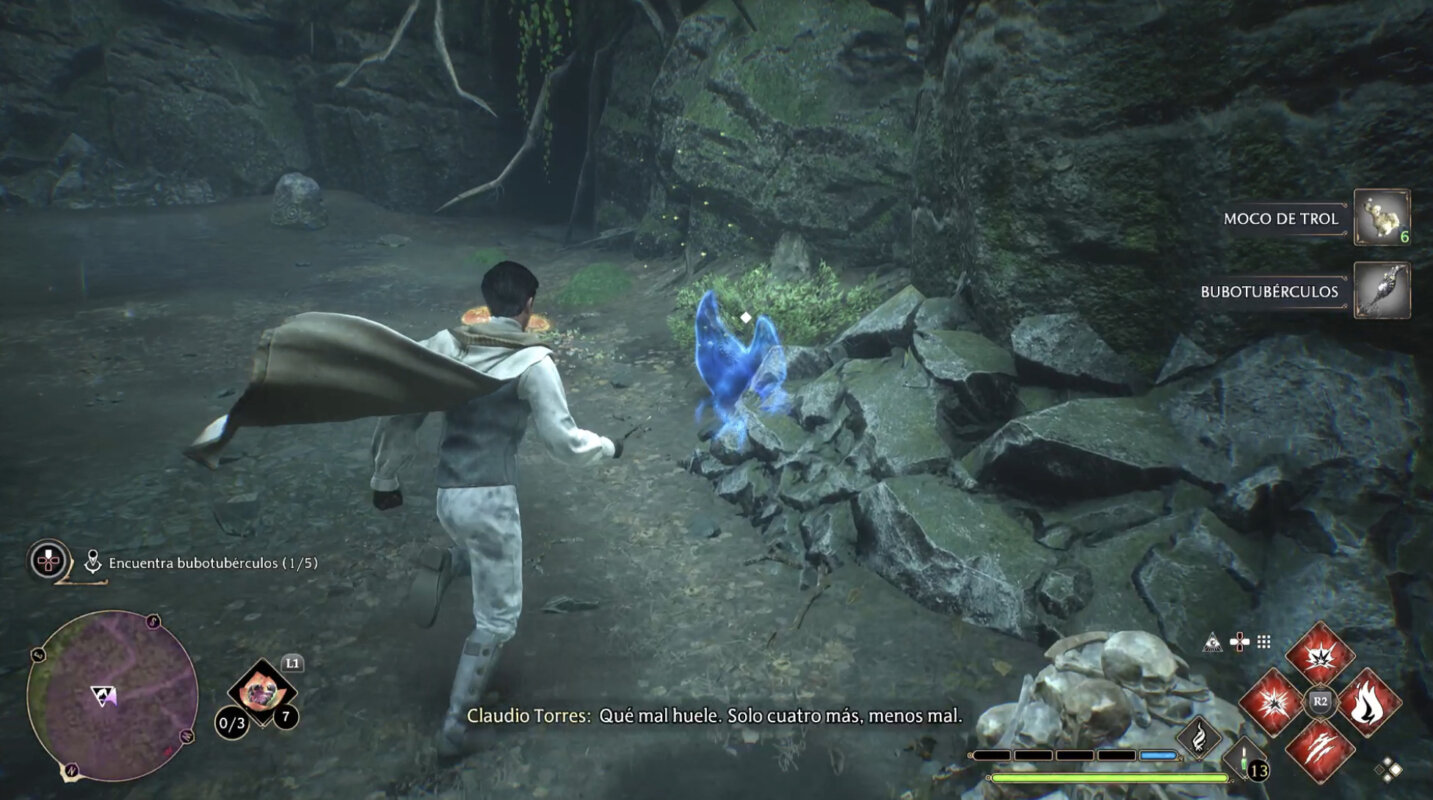Select the Bubotubérculos item pickup
The image size is (1433, 800).
1381,291
